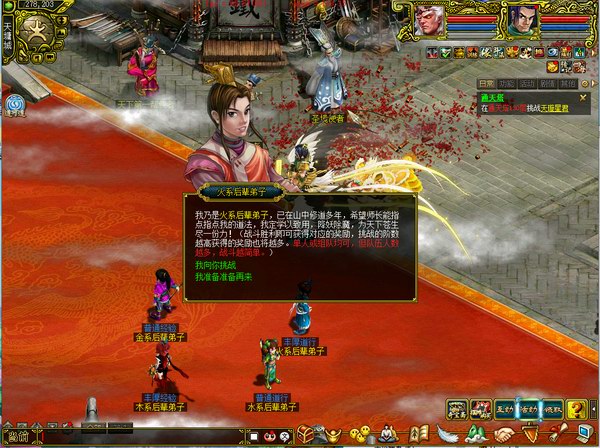Image resolution: width=600 pixels, height=448 pixels.
Task: Select the white-haired character portrait
Action: (431, 20)
